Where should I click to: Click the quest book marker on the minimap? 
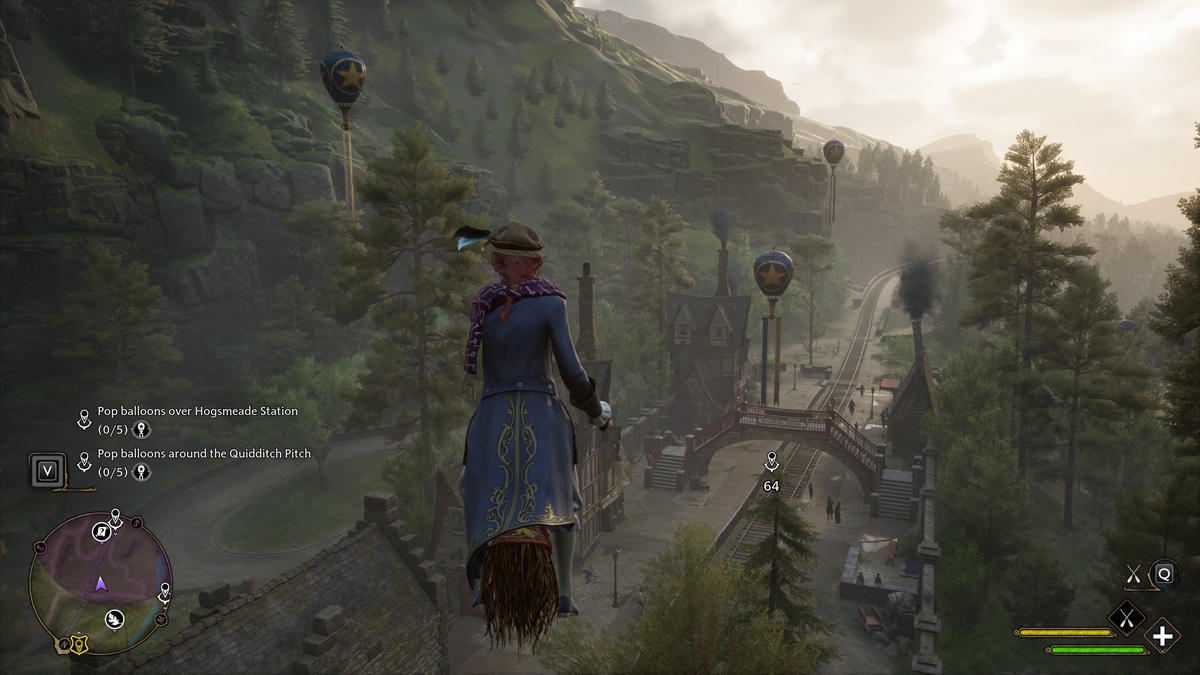(101, 530)
